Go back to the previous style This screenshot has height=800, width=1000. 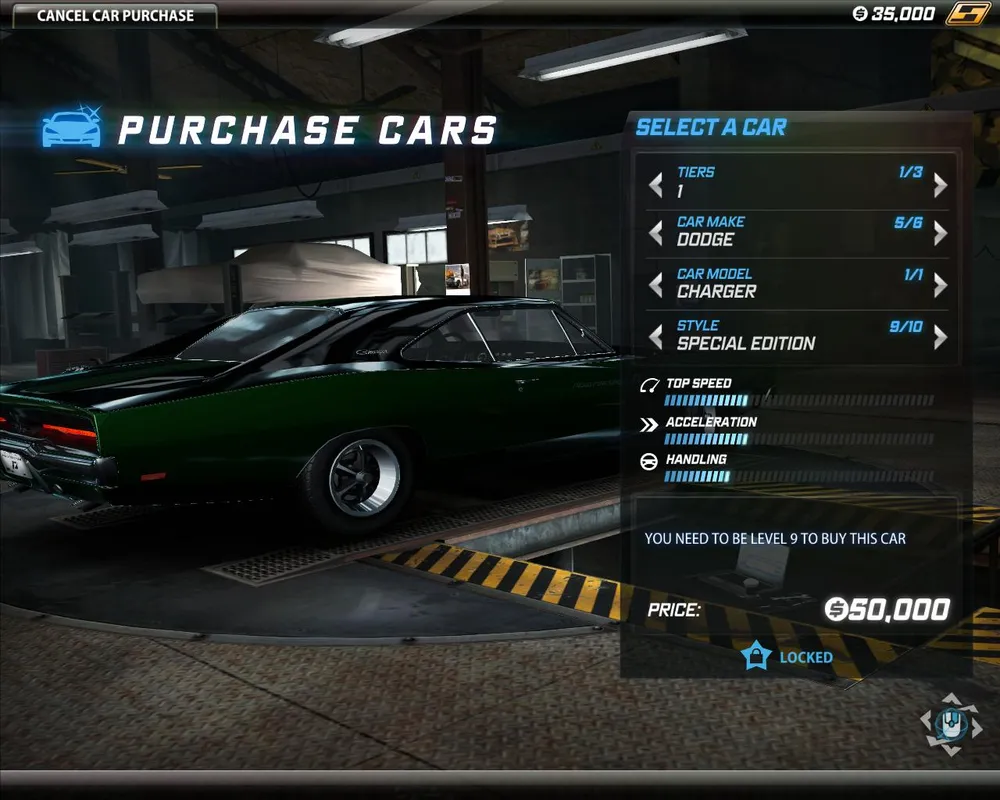tap(656, 337)
